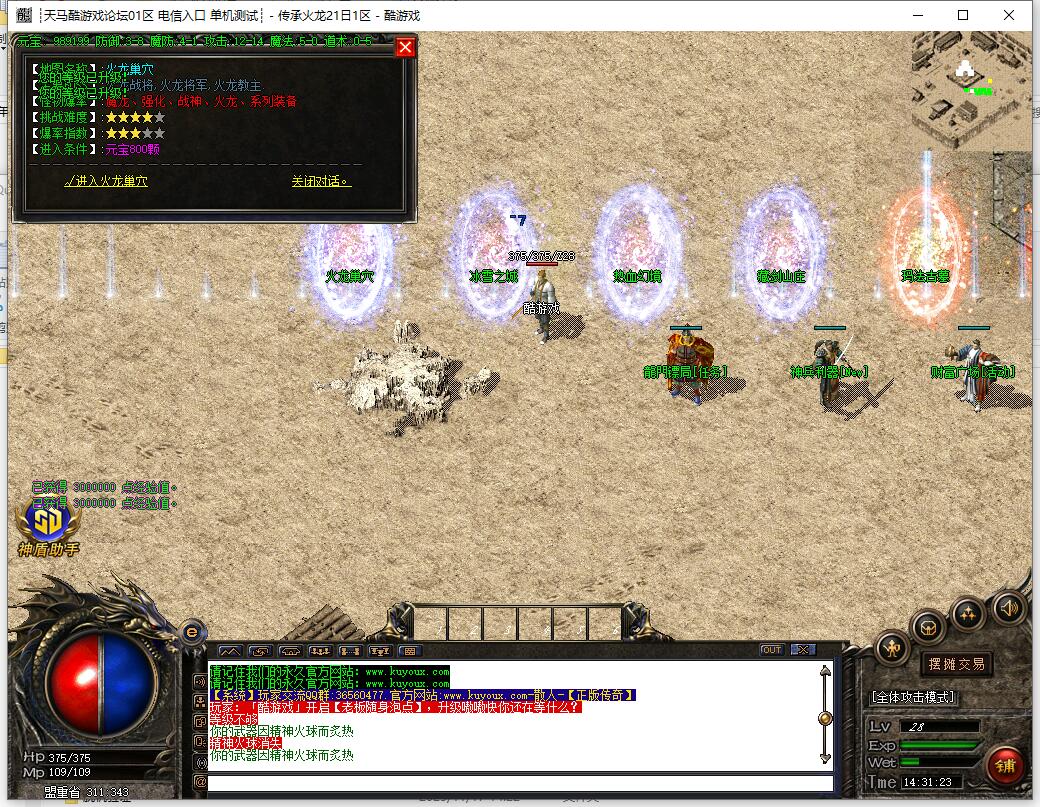
Task: Click the round 'e' button beside the chat
Action: [193, 631]
